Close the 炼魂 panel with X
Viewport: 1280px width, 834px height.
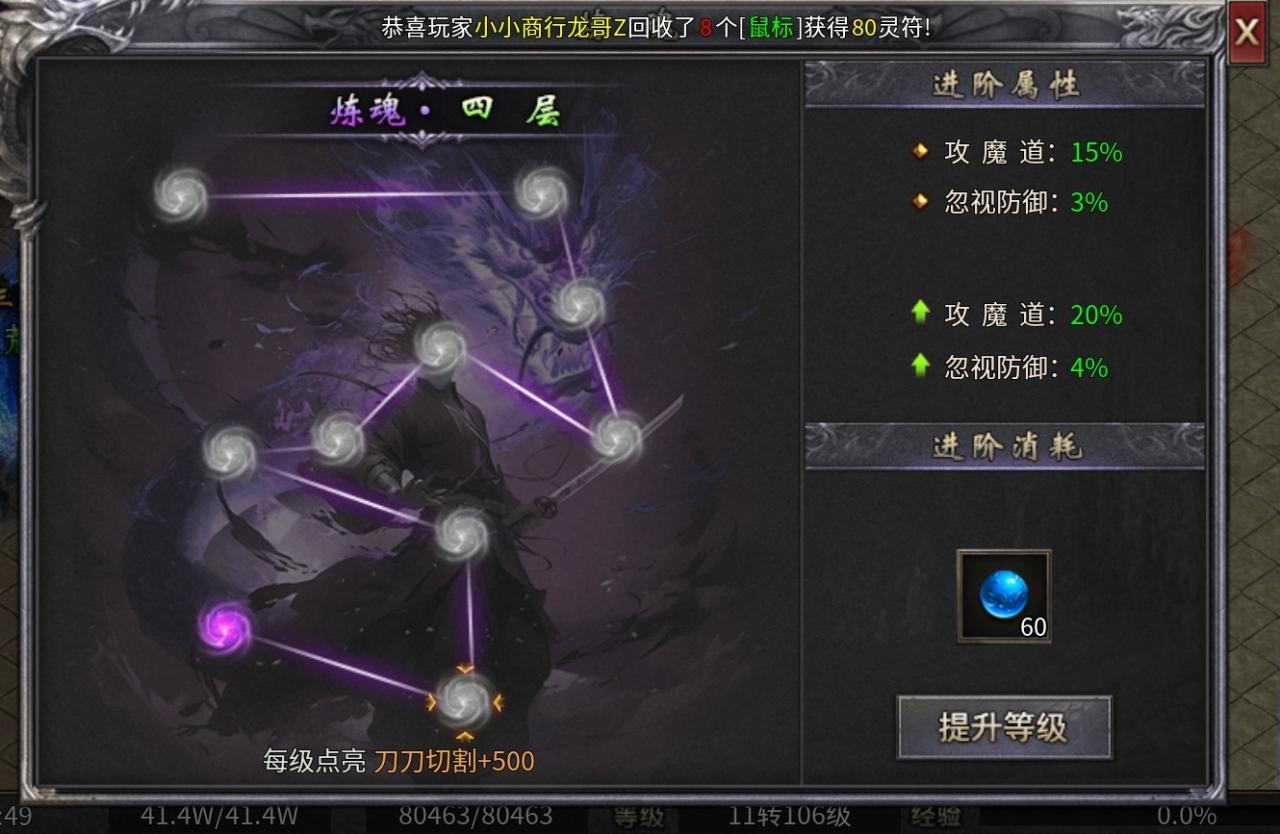pyautogui.click(x=1246, y=32)
